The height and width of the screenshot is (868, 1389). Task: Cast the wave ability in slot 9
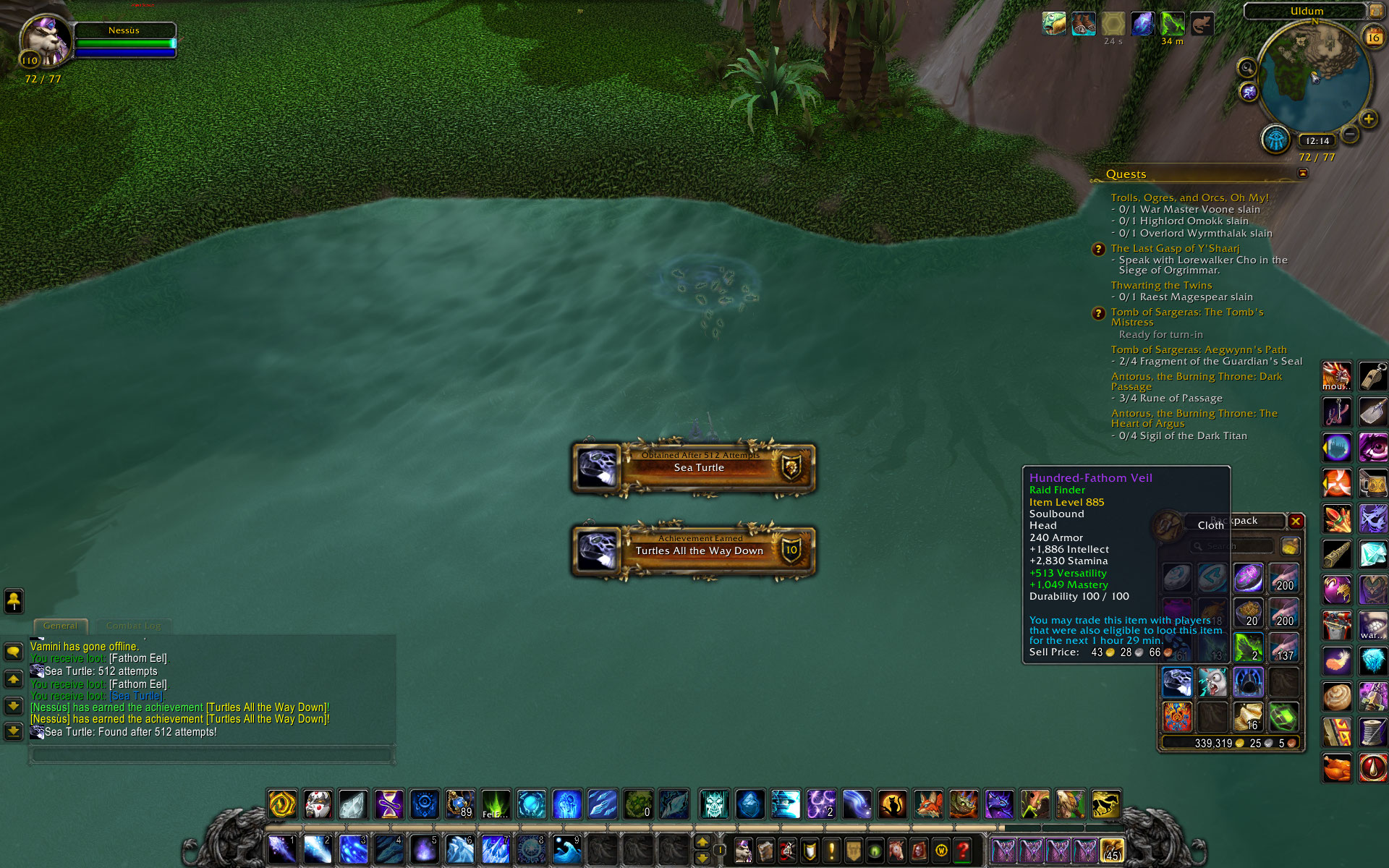tap(566, 849)
